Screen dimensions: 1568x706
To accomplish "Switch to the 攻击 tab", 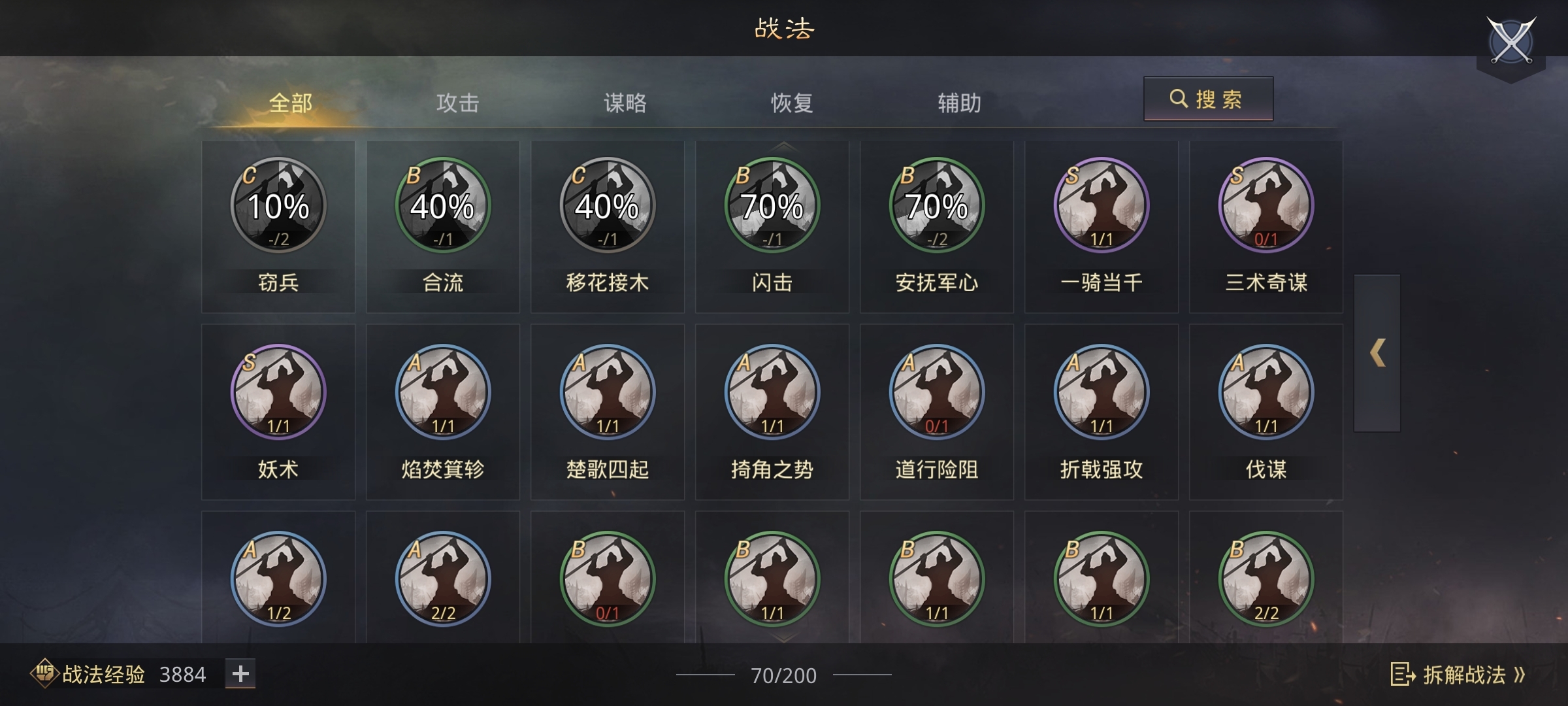I will click(x=457, y=101).
